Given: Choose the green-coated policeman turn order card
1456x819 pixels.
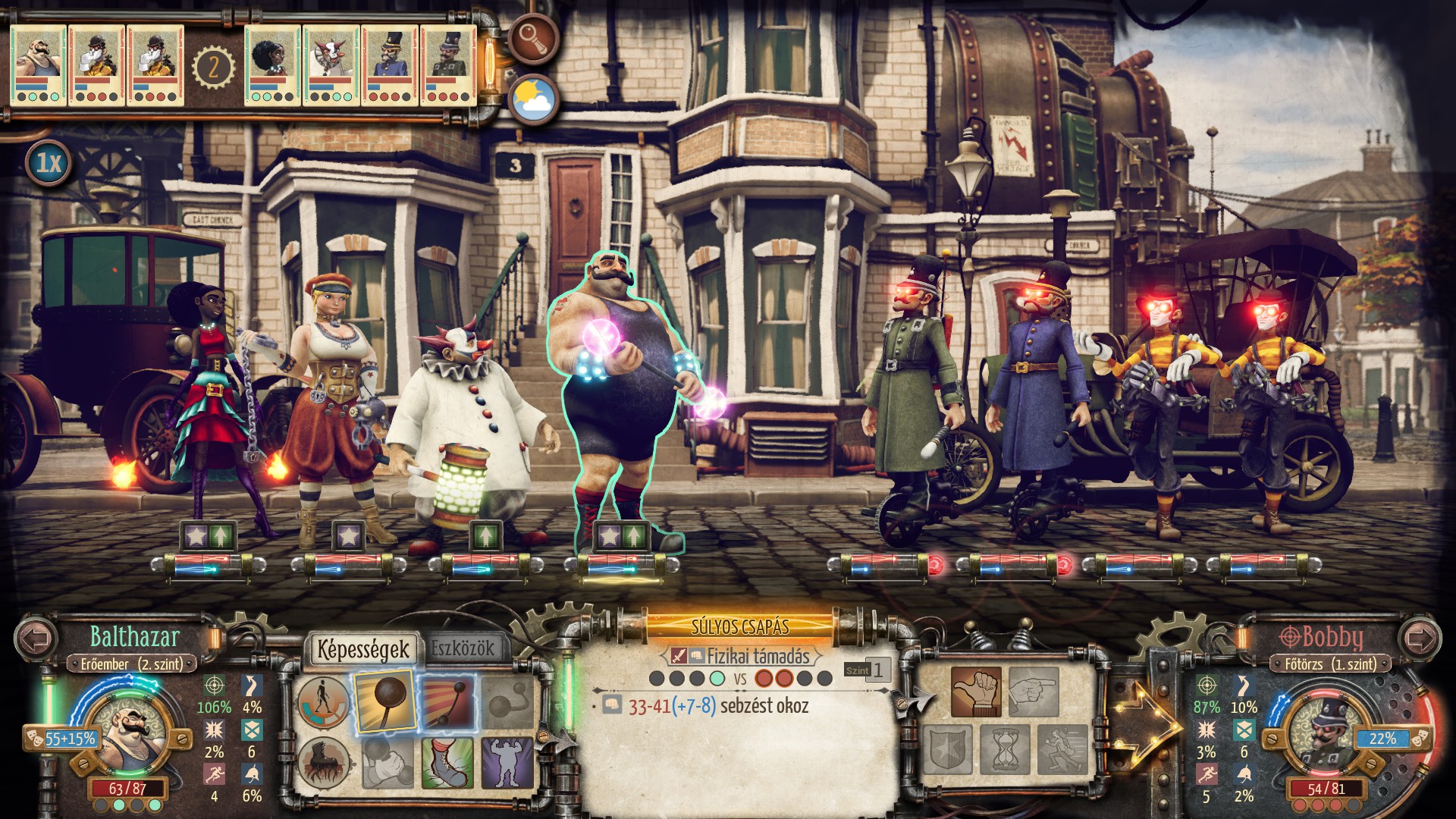Looking at the screenshot, I should coord(448,64).
